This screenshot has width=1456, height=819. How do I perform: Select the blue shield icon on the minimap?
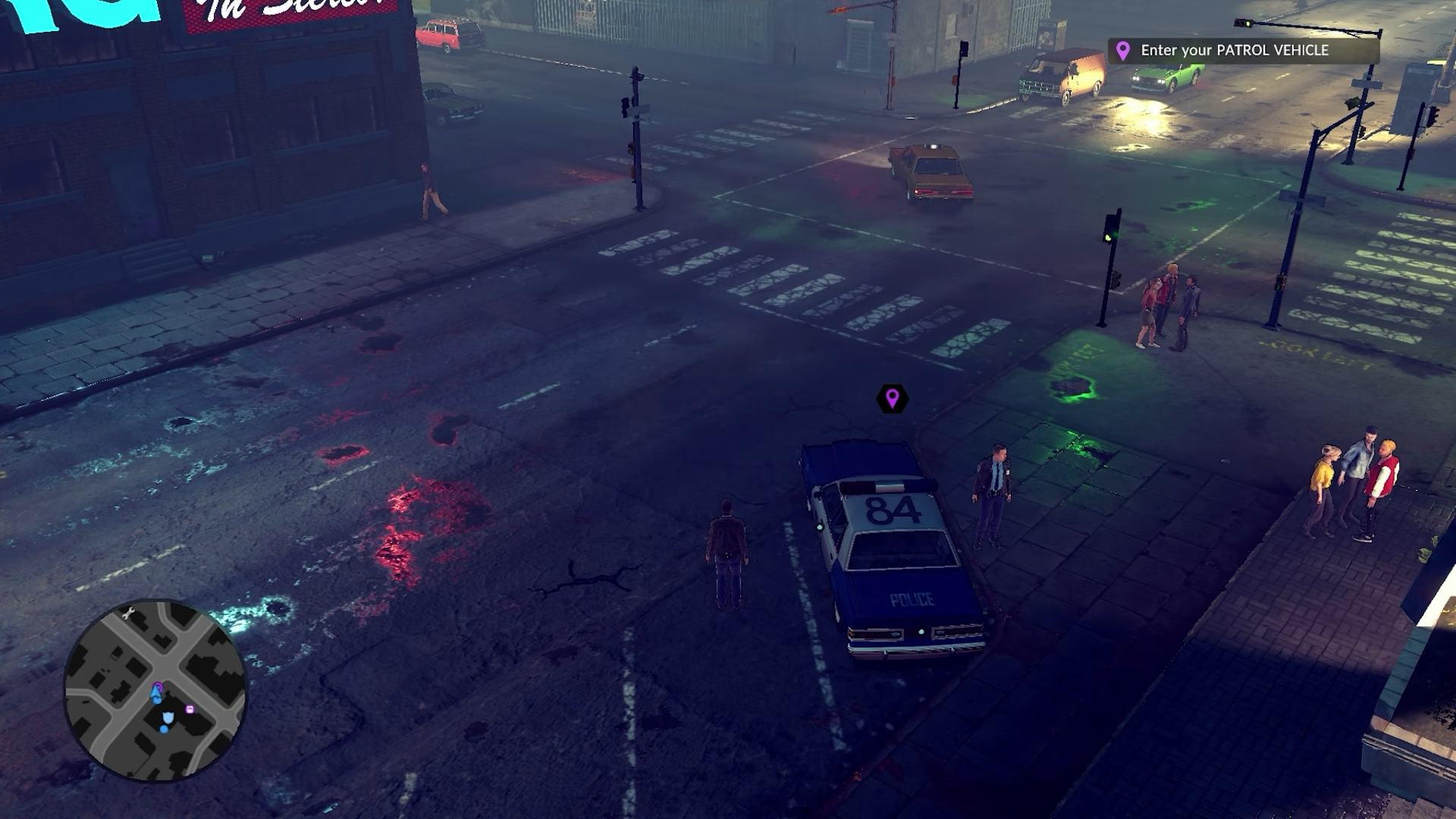[x=168, y=717]
